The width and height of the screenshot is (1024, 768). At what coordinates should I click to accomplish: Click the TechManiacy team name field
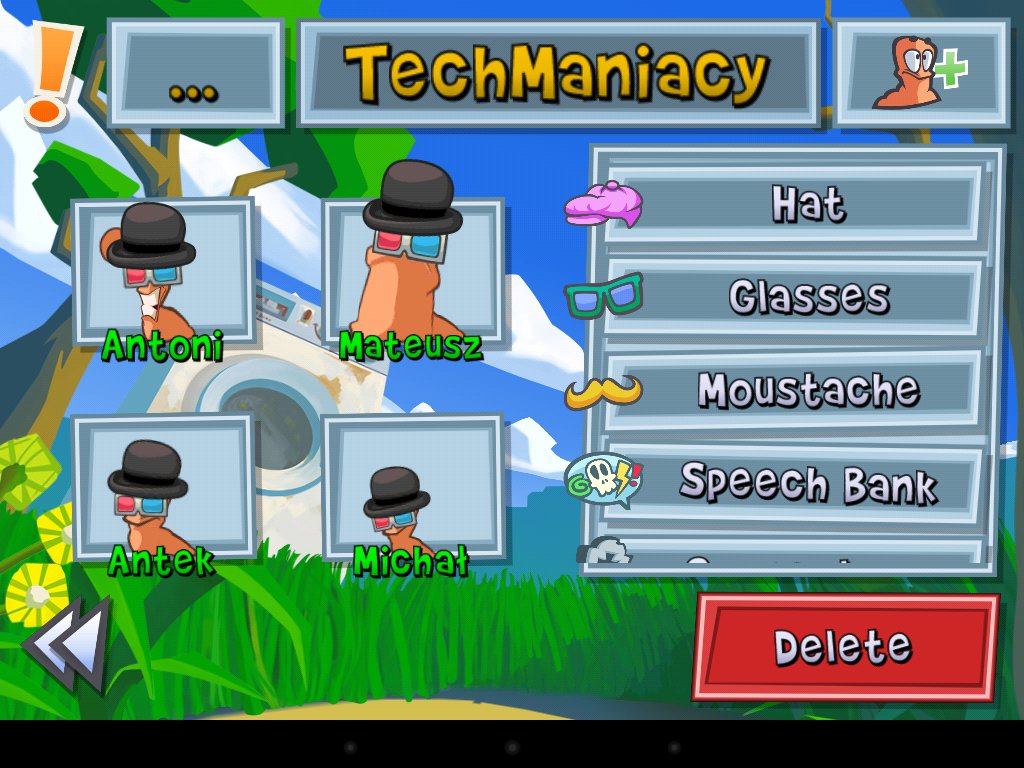point(558,73)
